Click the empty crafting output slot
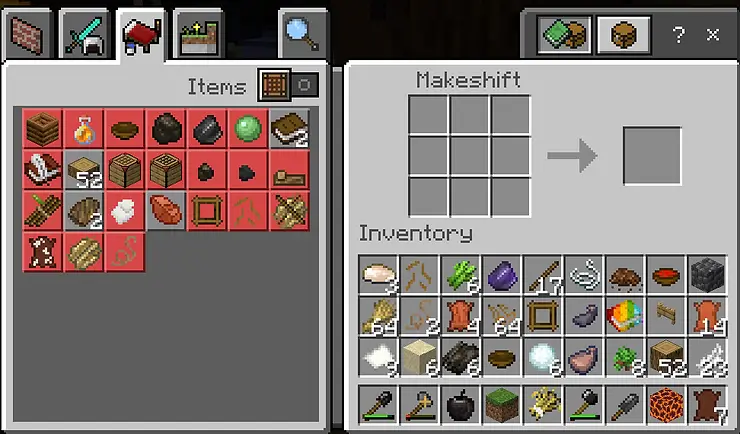Image resolution: width=740 pixels, height=434 pixels. coord(652,155)
